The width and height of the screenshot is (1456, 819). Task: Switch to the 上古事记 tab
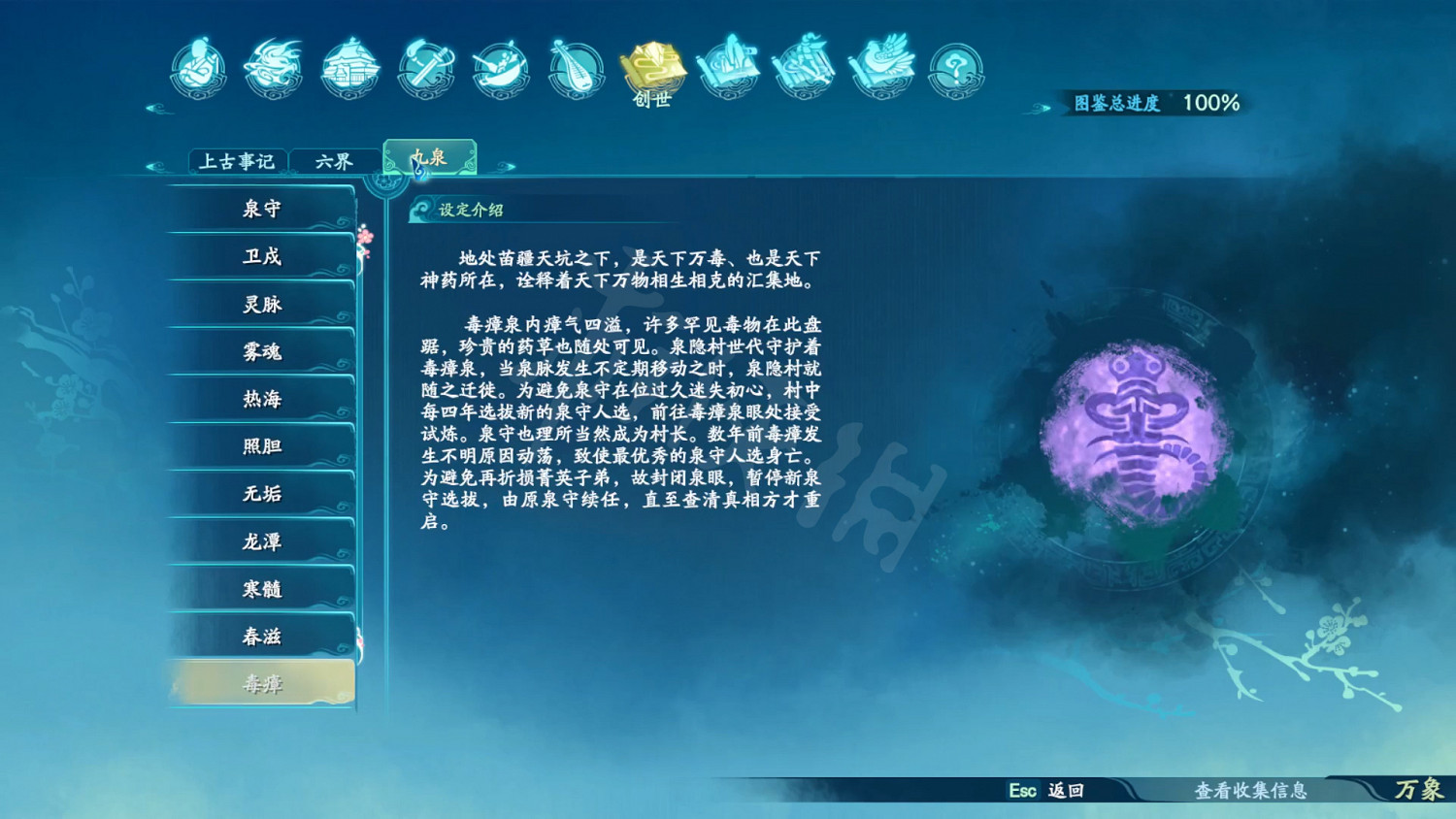(238, 160)
